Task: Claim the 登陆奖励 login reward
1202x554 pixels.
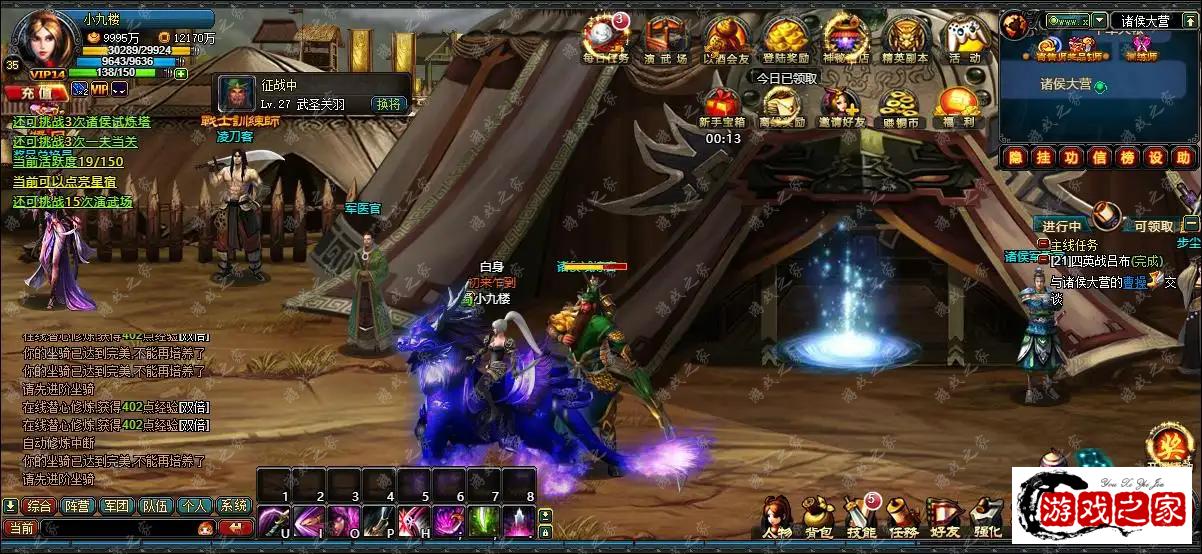Action: 786,38
